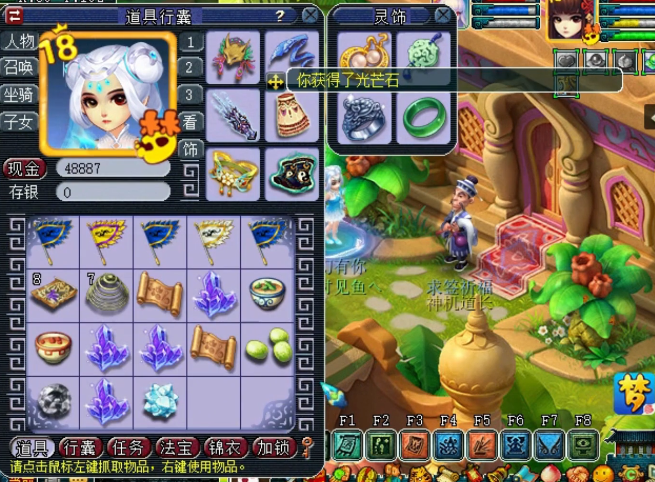655x482 pixels.
Task: Open the 法宝 treasure tab
Action: [178, 447]
